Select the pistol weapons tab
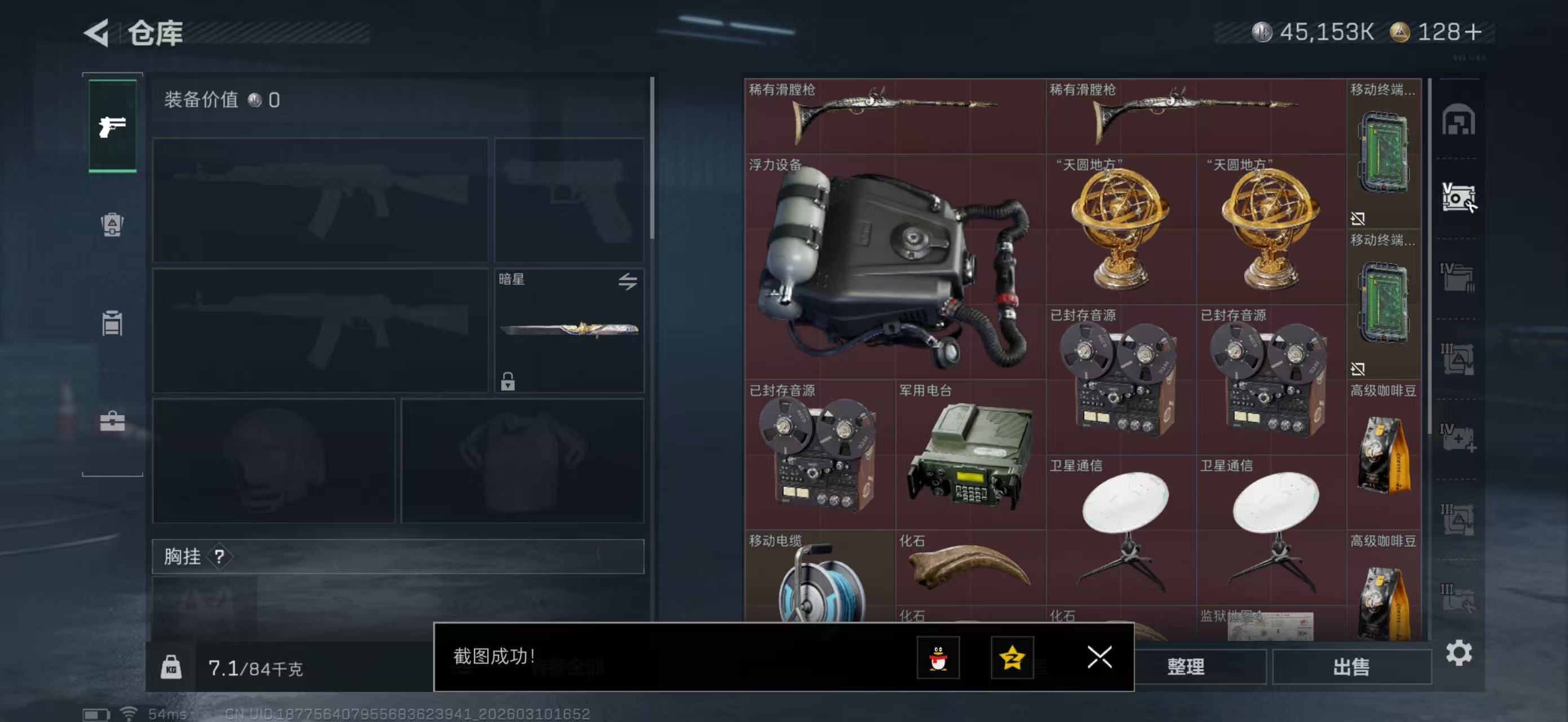Image resolution: width=1568 pixels, height=722 pixels. tap(113, 126)
